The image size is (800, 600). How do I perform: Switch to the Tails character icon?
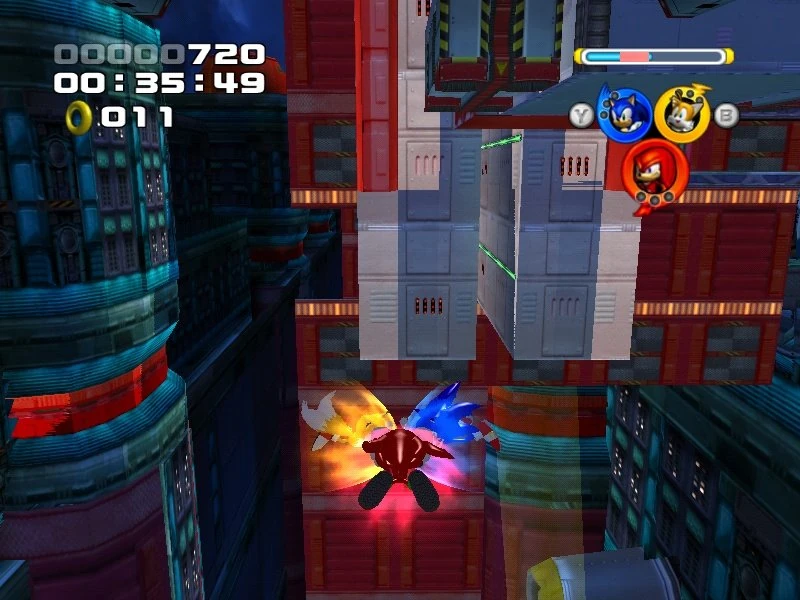(682, 114)
